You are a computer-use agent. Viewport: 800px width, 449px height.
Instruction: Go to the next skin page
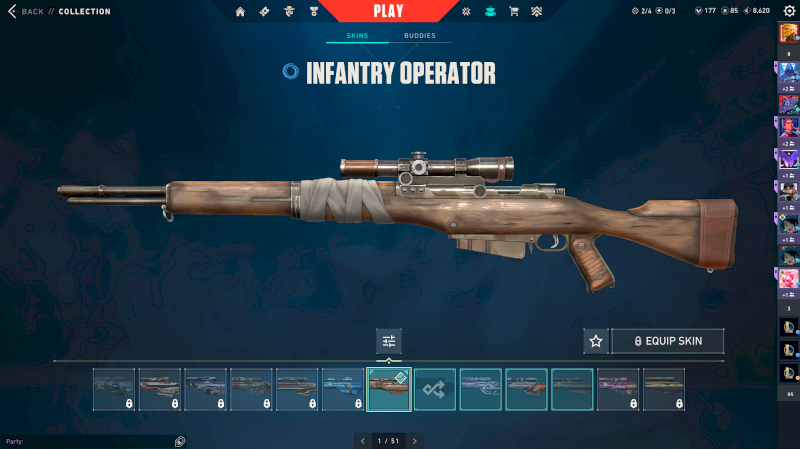(x=415, y=440)
